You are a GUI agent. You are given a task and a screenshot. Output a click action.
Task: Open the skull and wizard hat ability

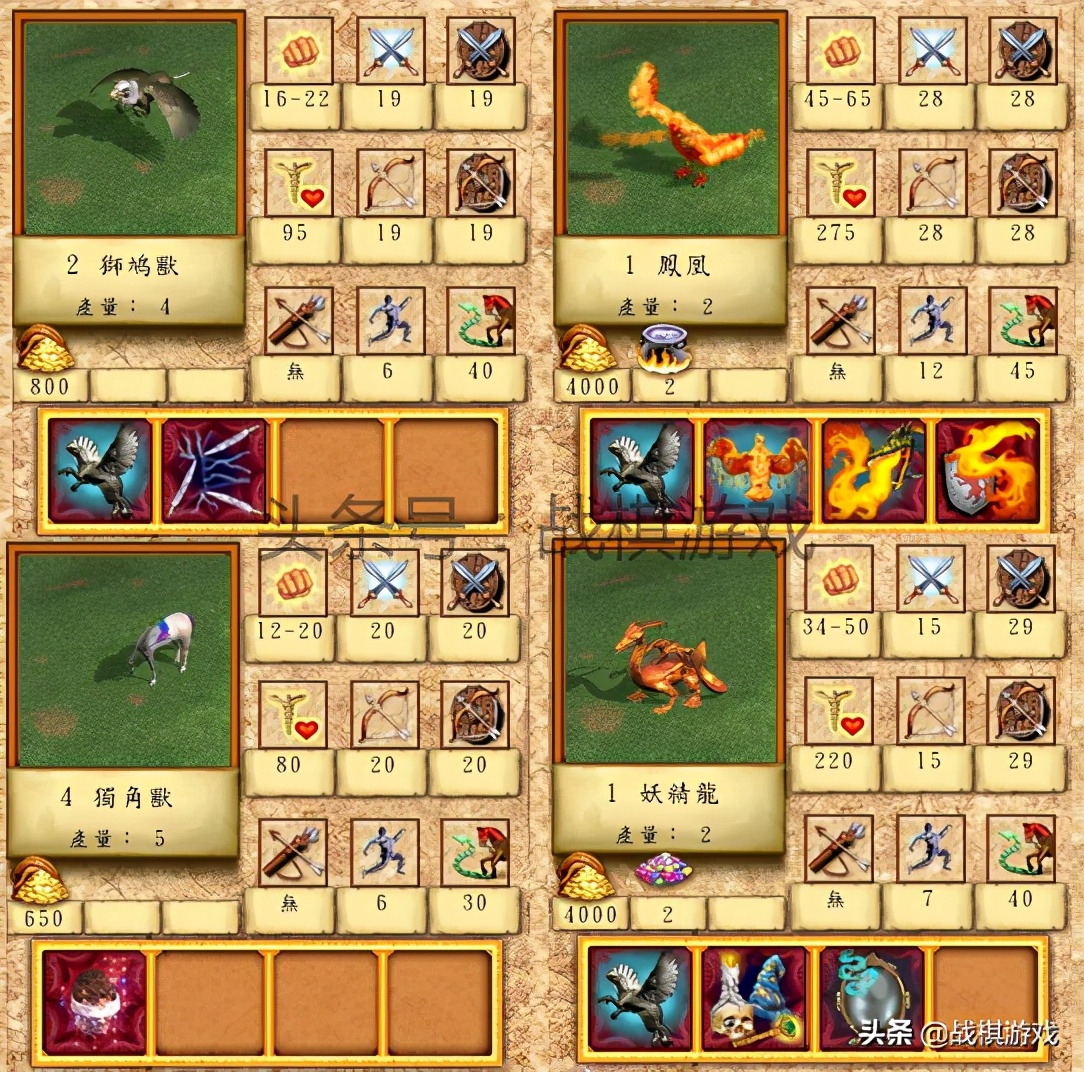pos(755,998)
